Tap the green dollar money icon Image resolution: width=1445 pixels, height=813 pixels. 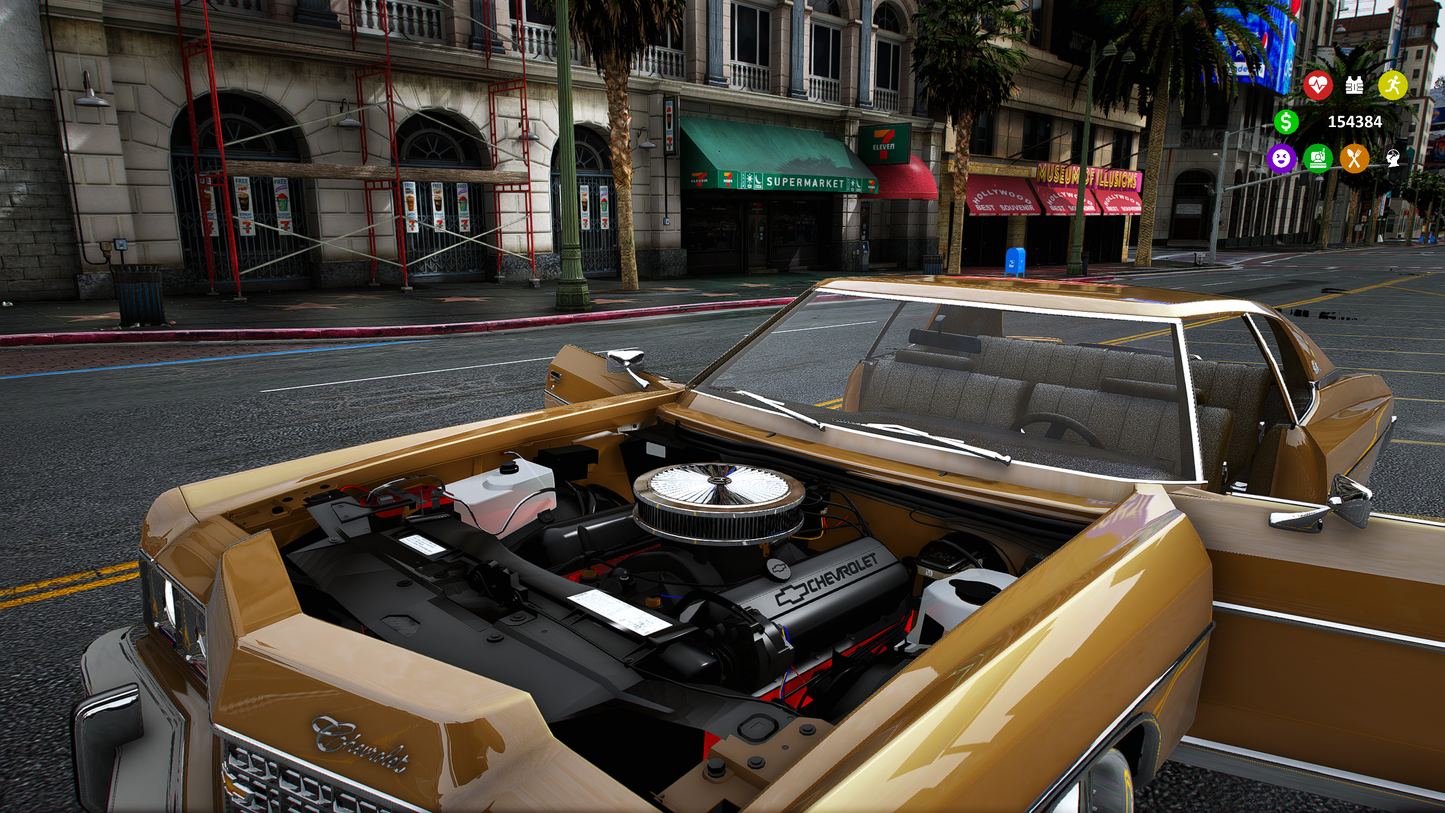[x=1286, y=122]
